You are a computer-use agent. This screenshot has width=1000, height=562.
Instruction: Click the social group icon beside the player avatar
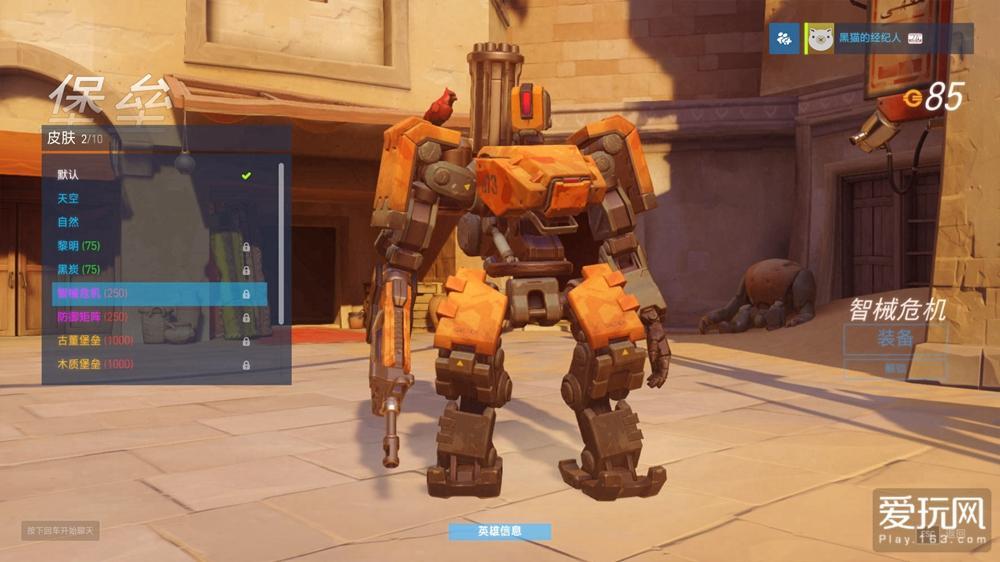tap(785, 39)
